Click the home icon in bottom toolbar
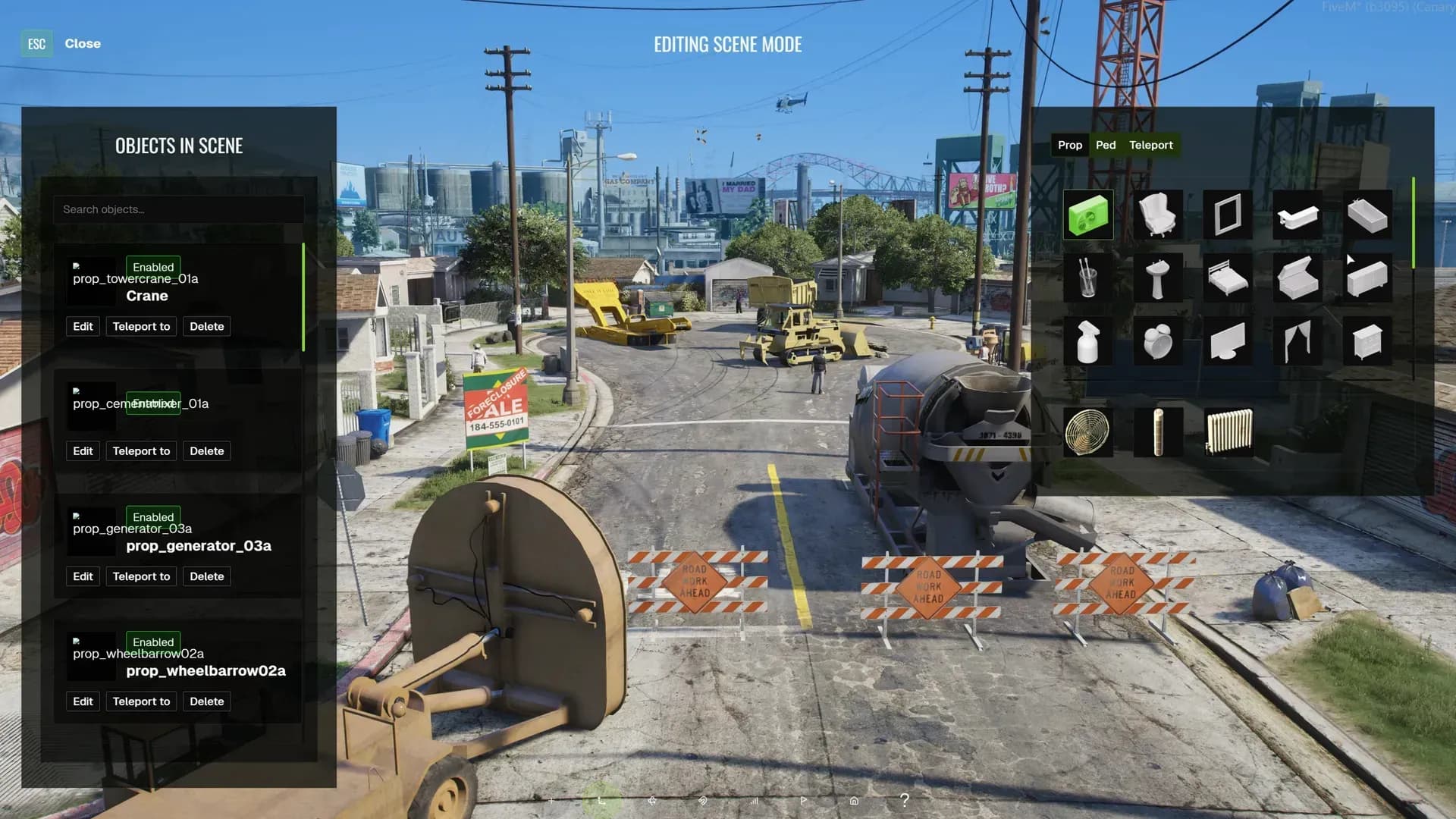1456x819 pixels. (x=854, y=801)
